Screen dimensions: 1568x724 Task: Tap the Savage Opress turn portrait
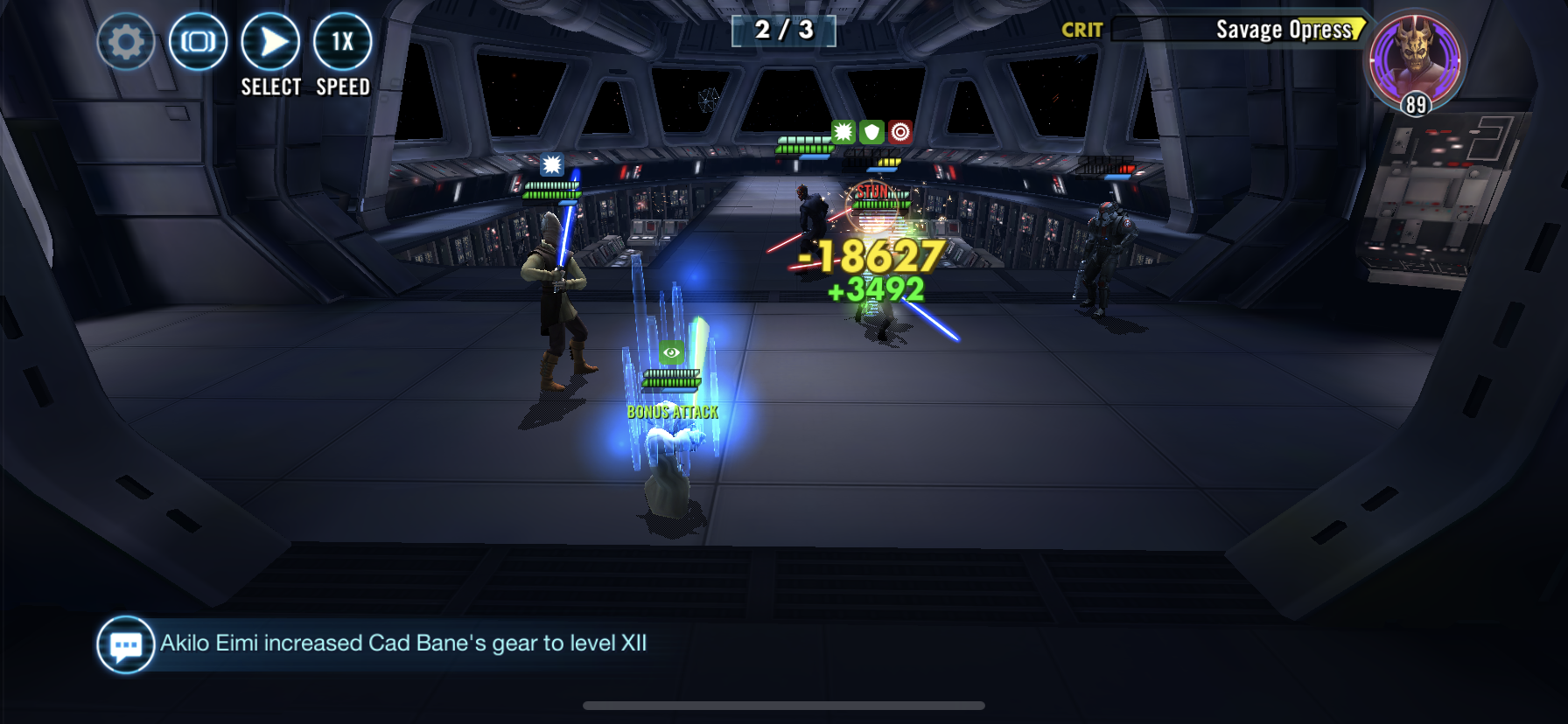pyautogui.click(x=1415, y=59)
